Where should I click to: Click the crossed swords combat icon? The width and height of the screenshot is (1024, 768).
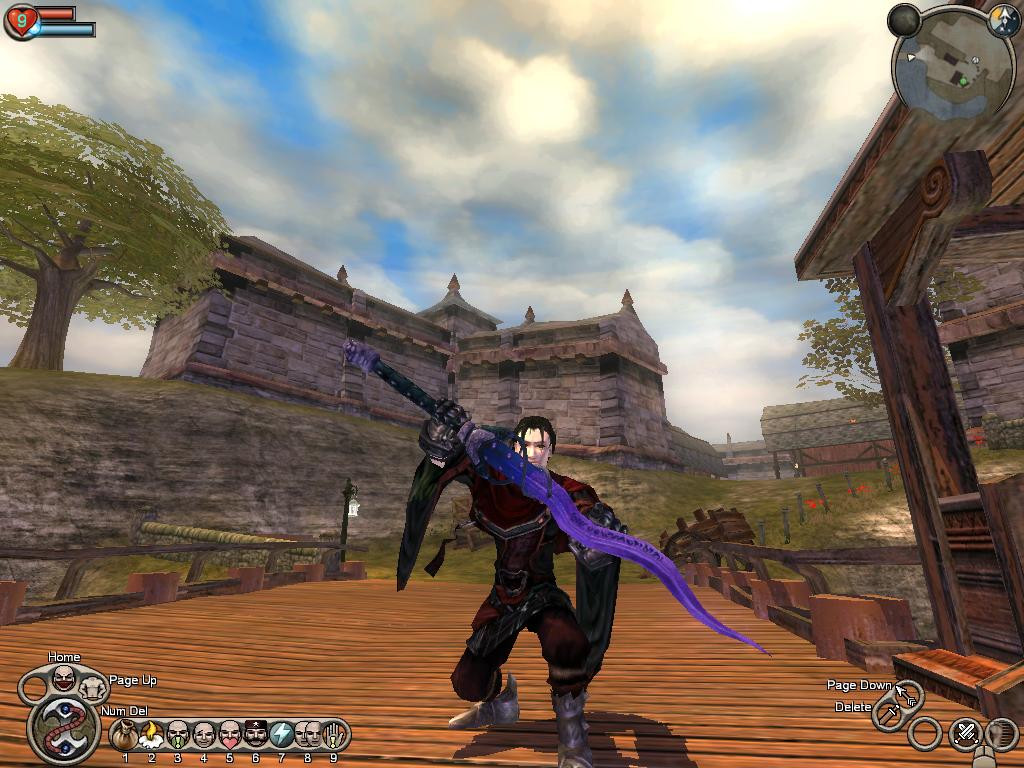pyautogui.click(x=965, y=734)
